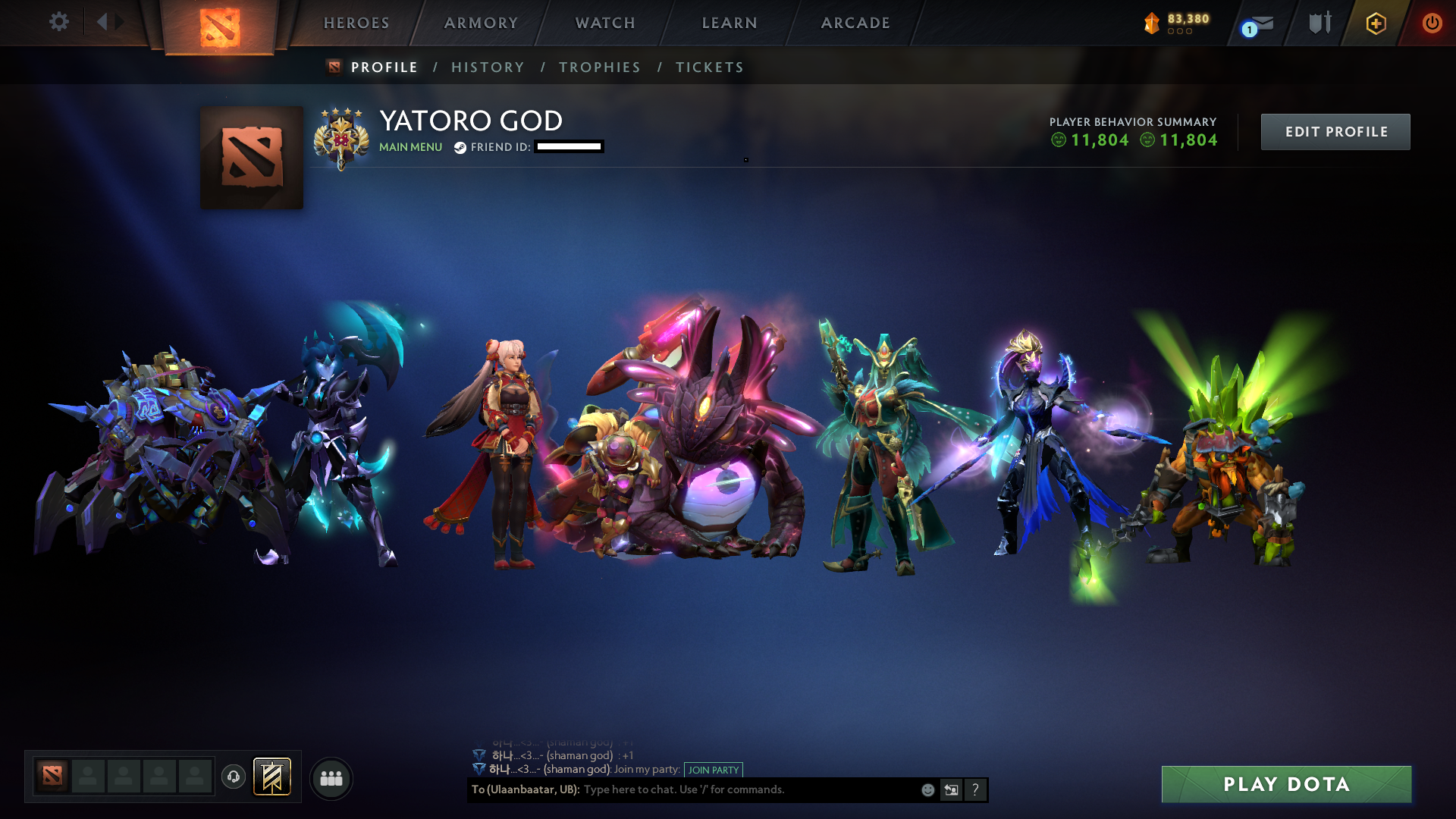Image resolution: width=1456 pixels, height=819 pixels.
Task: Open the HEROES menu
Action: [355, 23]
